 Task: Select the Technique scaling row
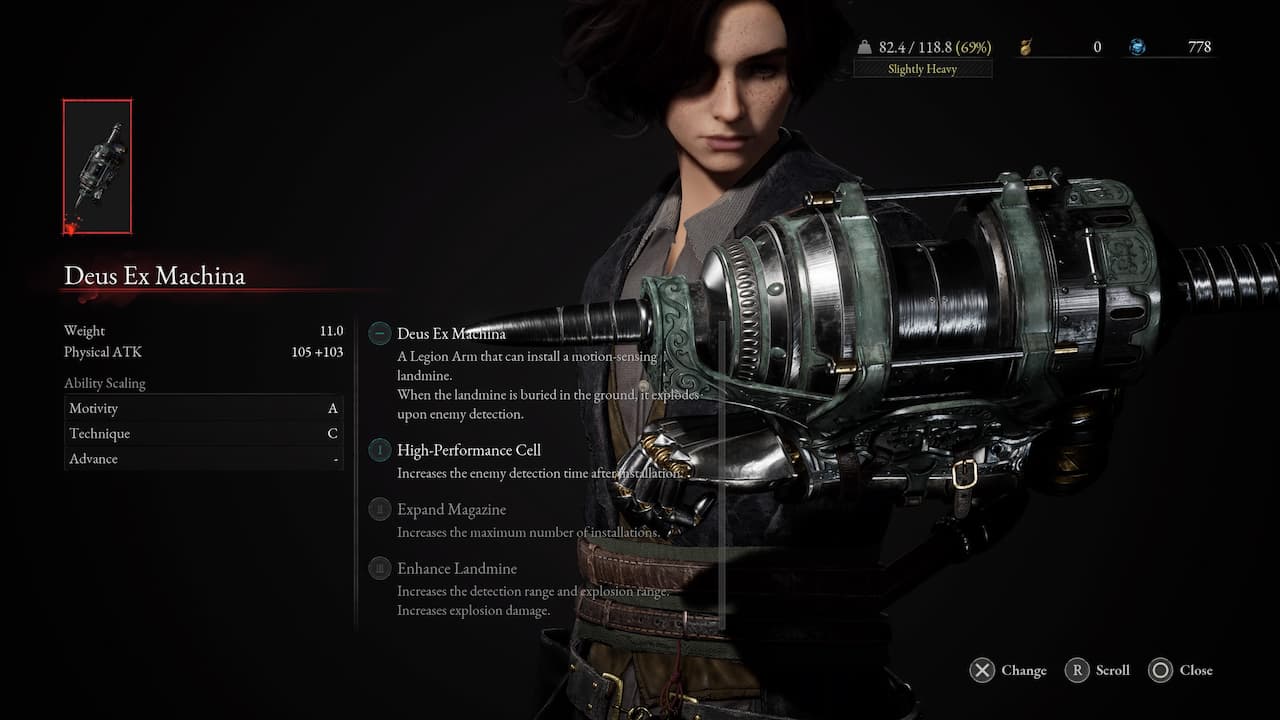(203, 434)
